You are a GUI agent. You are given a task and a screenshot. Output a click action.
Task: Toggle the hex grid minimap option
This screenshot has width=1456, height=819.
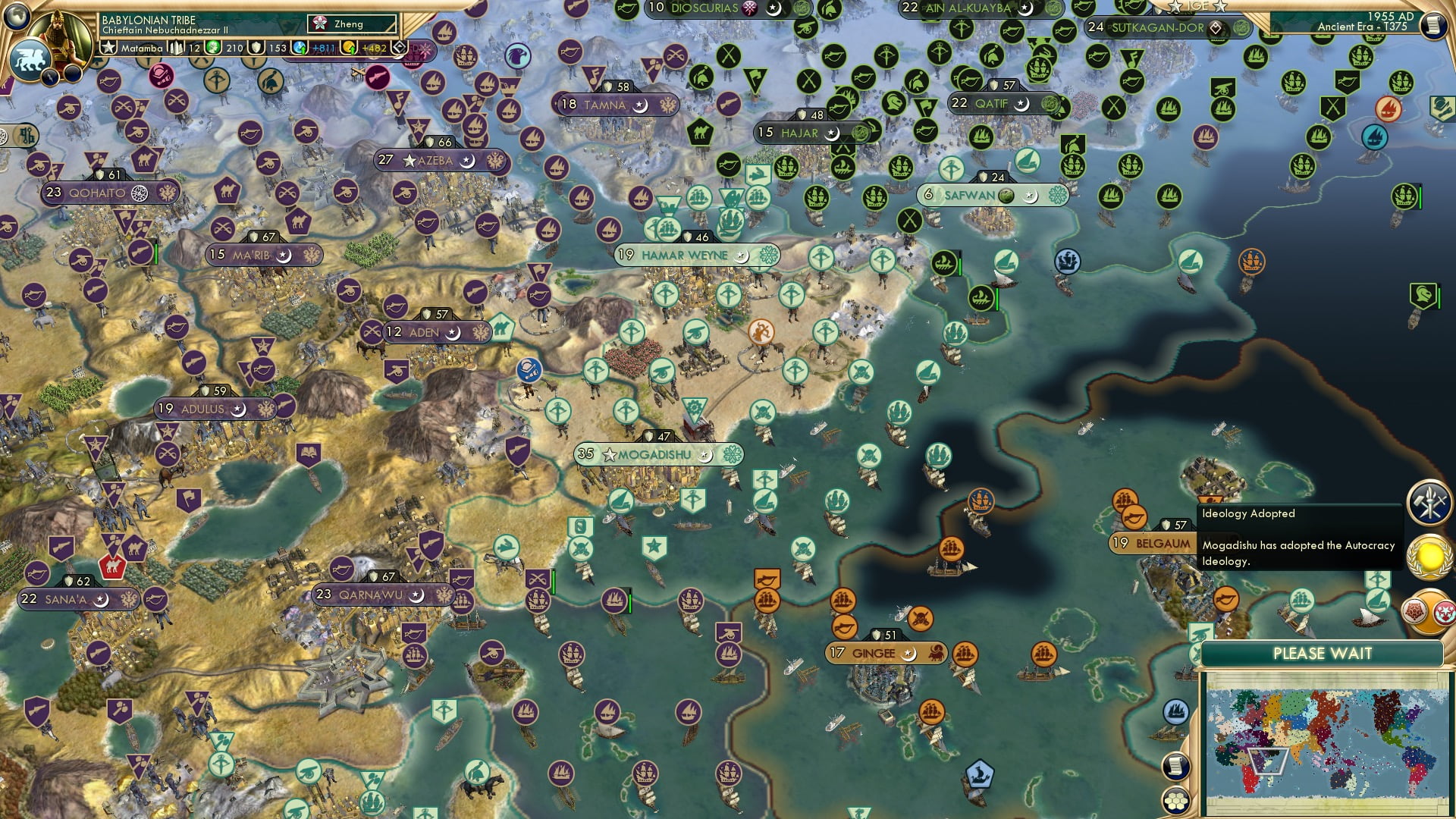click(1175, 801)
